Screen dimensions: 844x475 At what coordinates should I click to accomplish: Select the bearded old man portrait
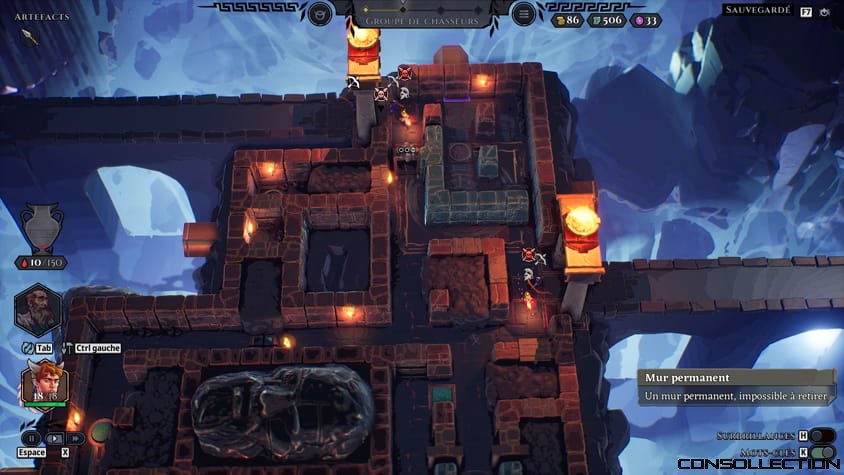38,310
